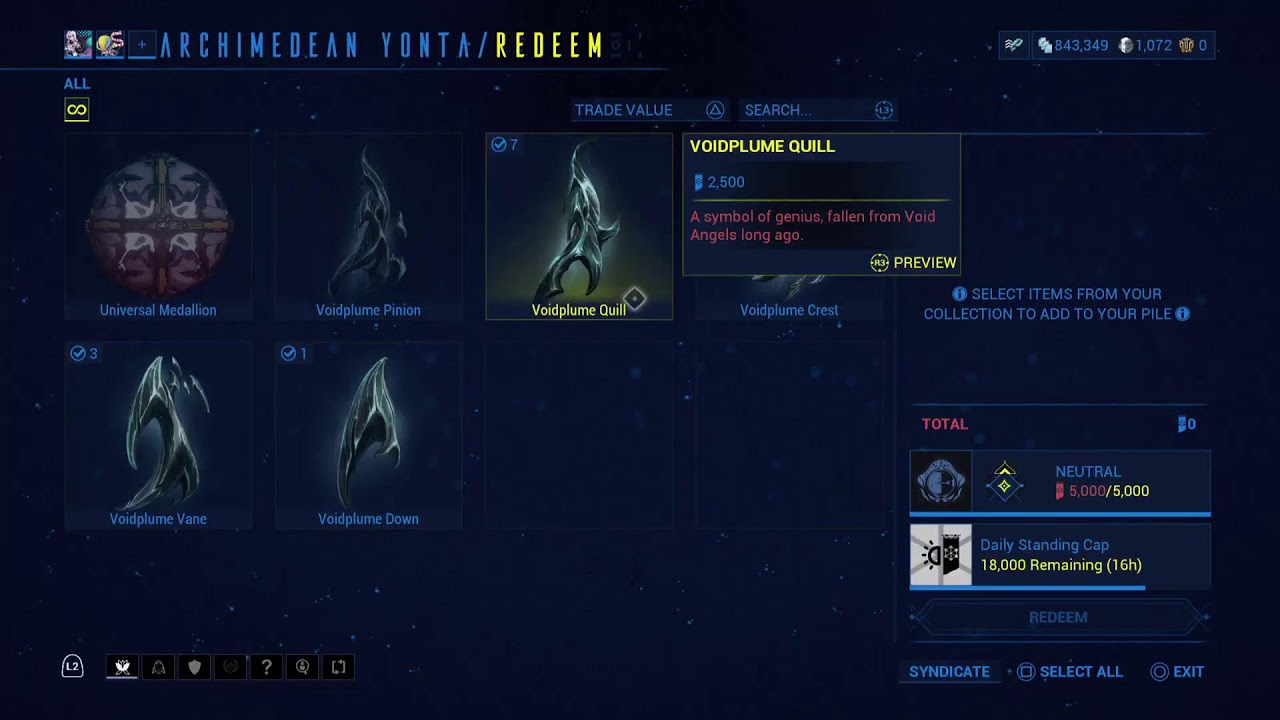Click the Redeem button
The image size is (1280, 720).
click(1058, 618)
